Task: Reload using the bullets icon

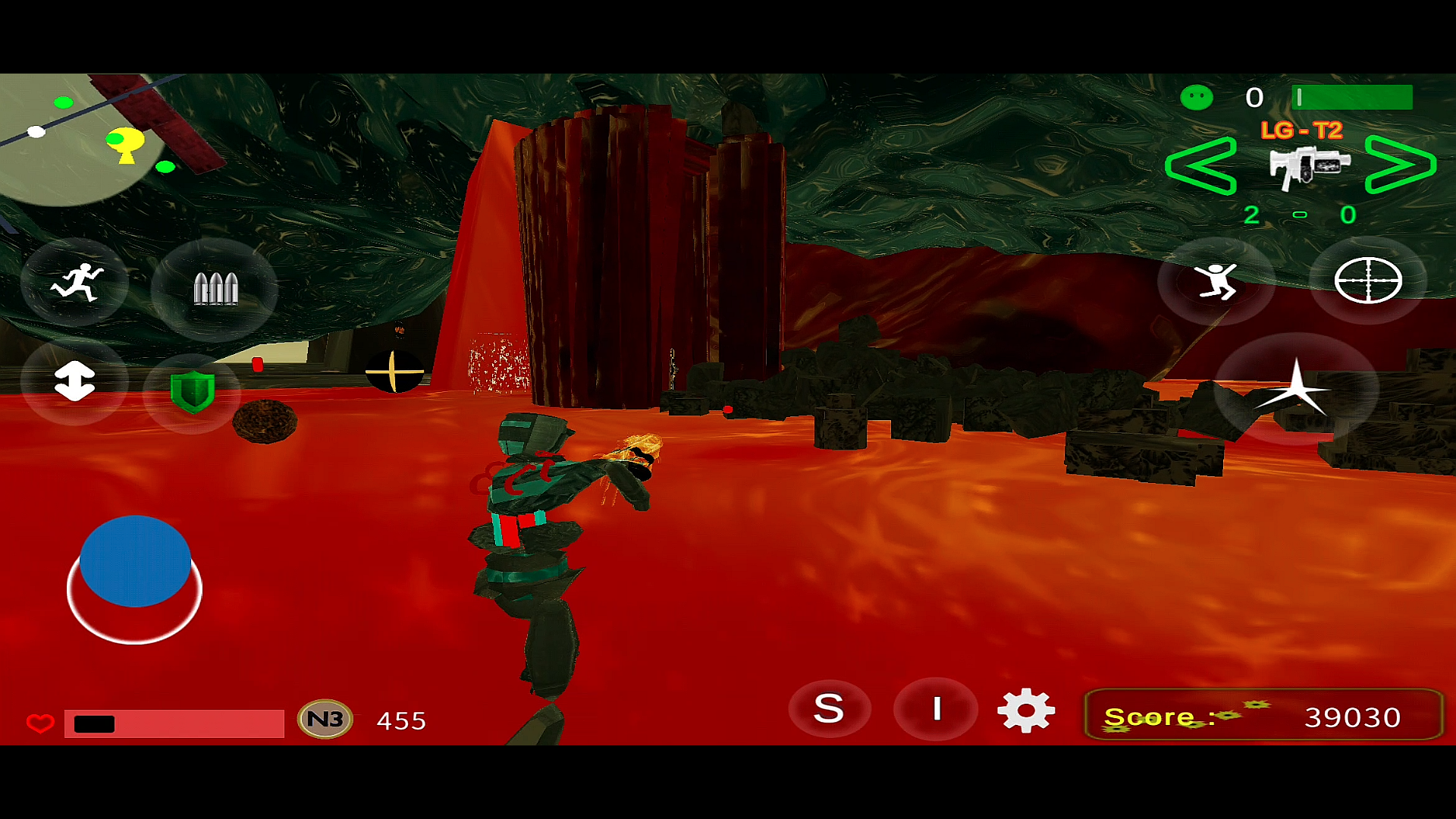Action: [x=215, y=288]
